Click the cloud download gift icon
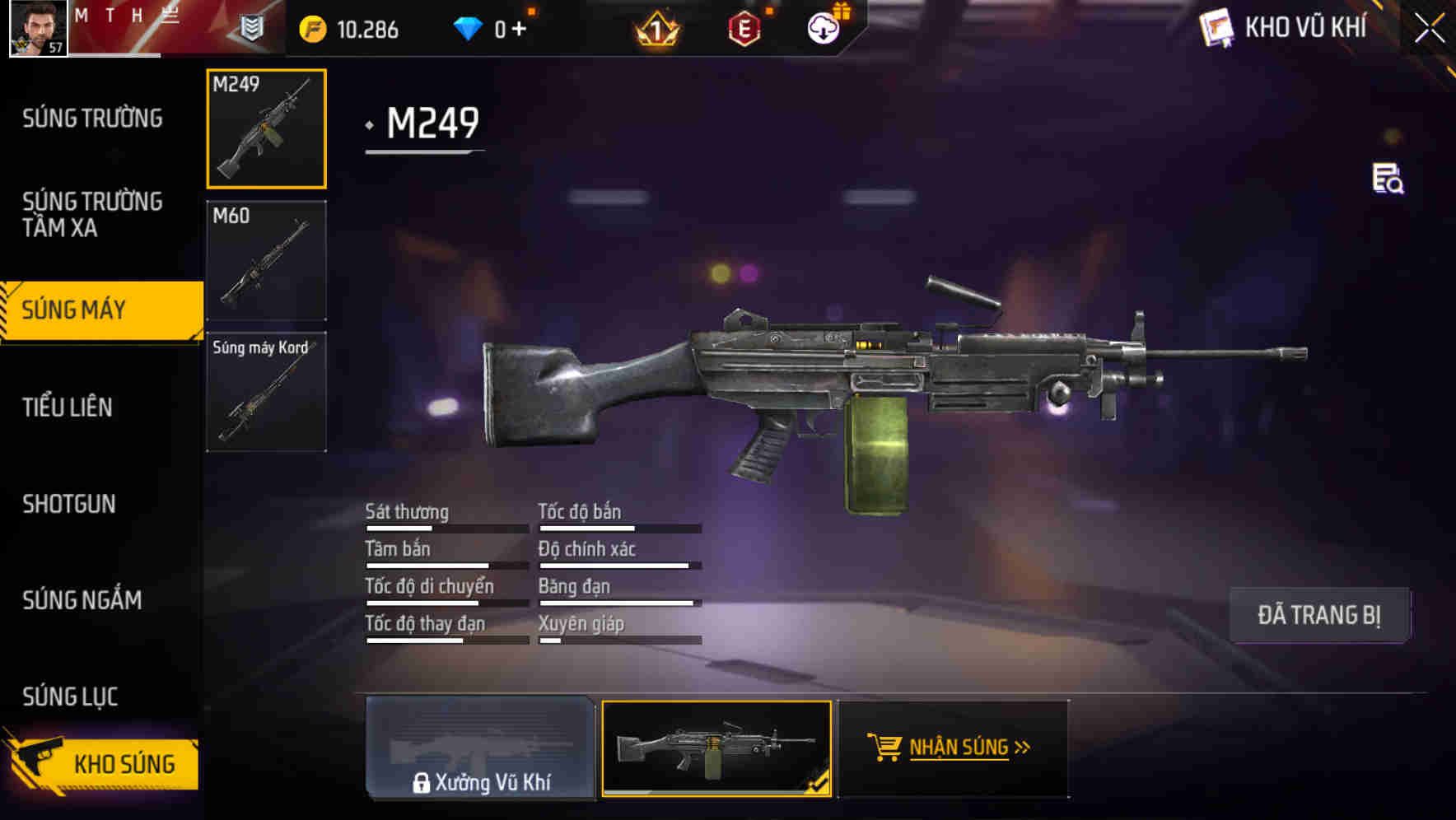The height and width of the screenshot is (820, 1456). [x=824, y=27]
